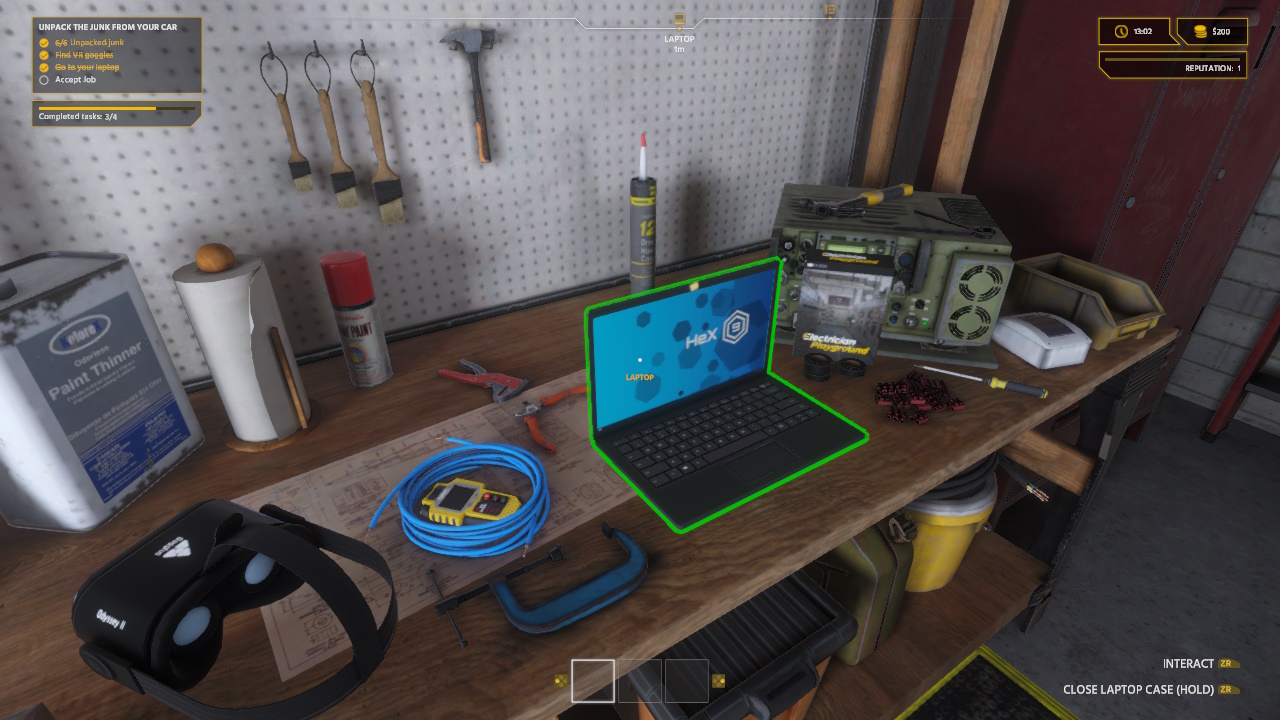Check the empty circle beside Accept Job
Image resolution: width=1280 pixels, height=720 pixels.
(x=42, y=79)
